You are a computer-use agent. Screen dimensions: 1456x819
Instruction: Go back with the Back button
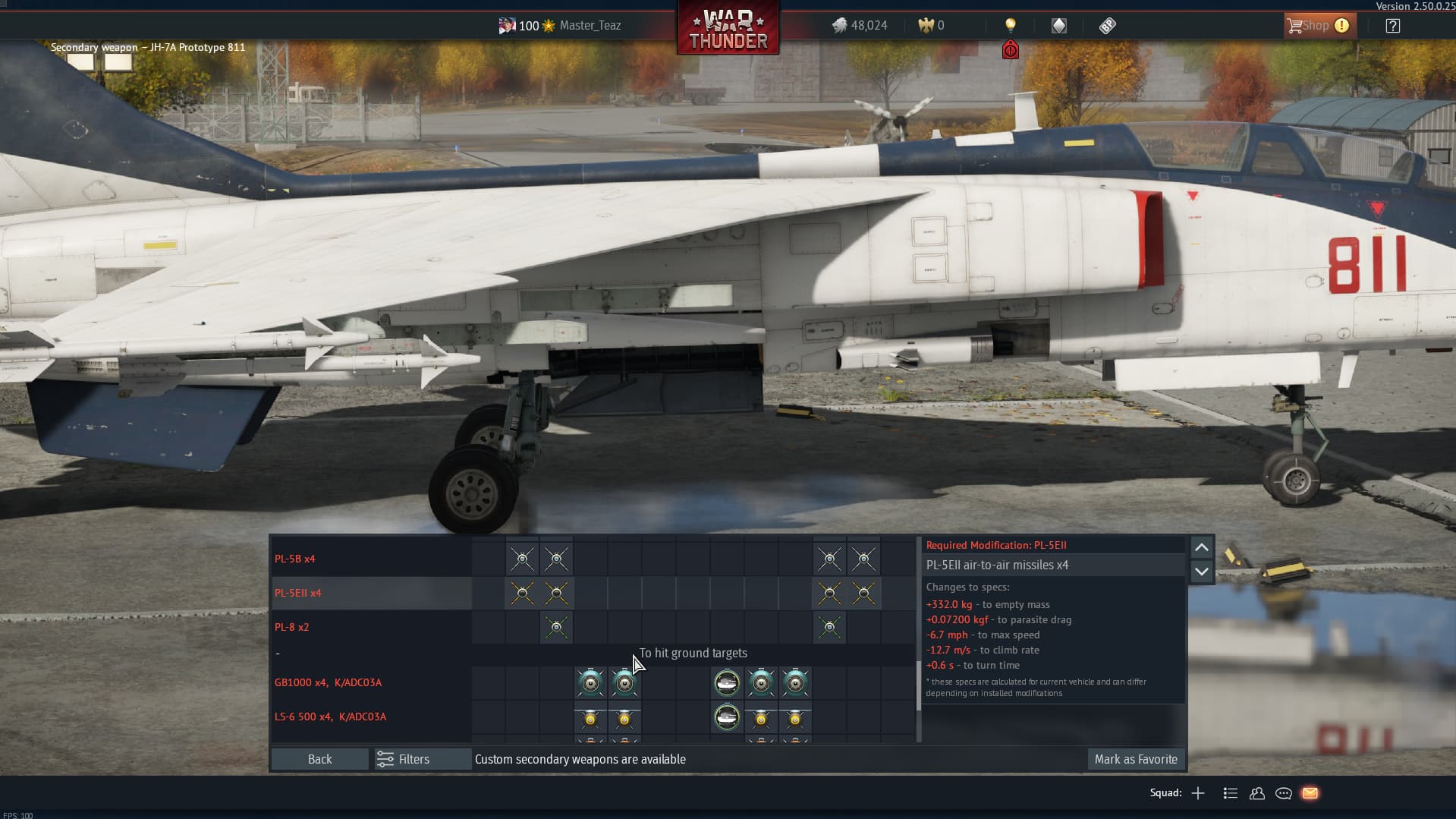319,759
